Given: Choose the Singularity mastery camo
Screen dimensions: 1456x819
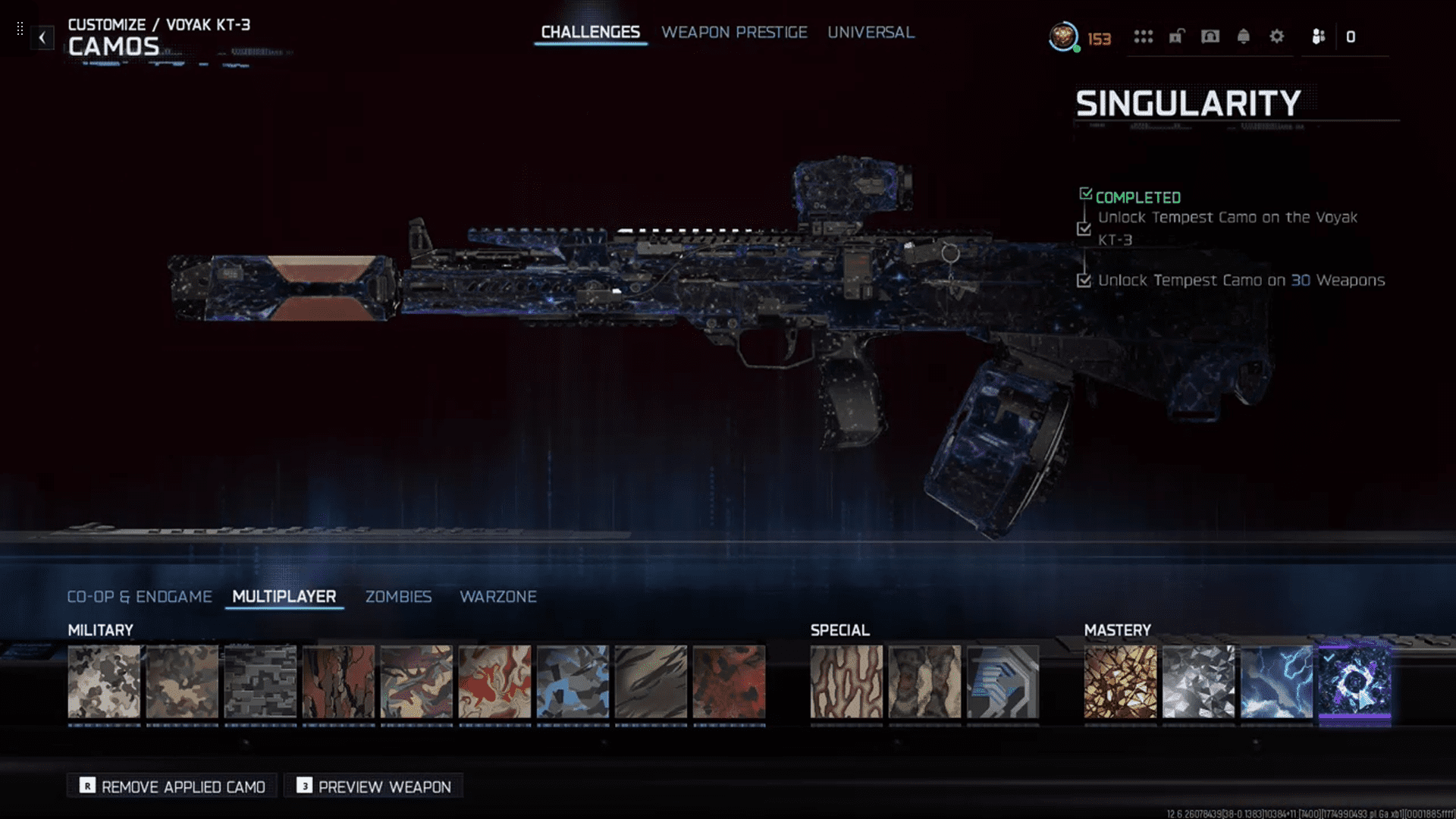Looking at the screenshot, I should pyautogui.click(x=1354, y=682).
